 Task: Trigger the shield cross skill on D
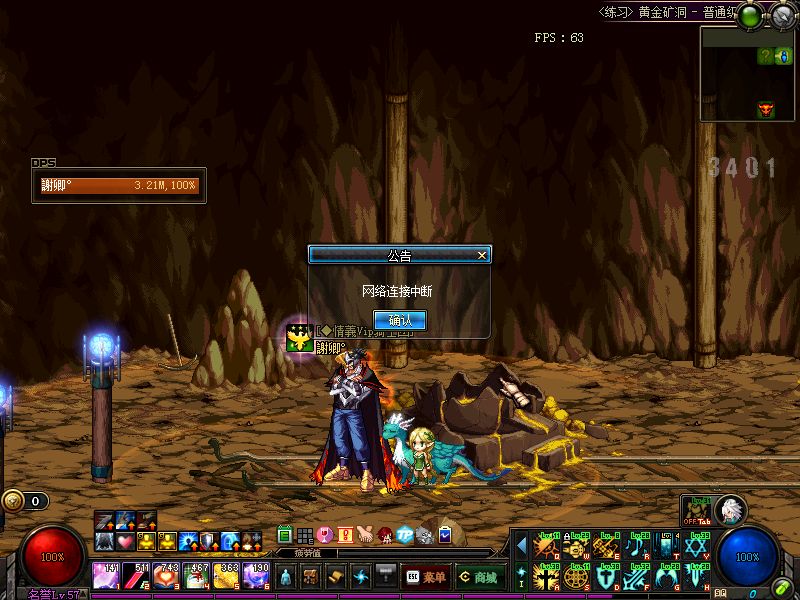tap(607, 577)
